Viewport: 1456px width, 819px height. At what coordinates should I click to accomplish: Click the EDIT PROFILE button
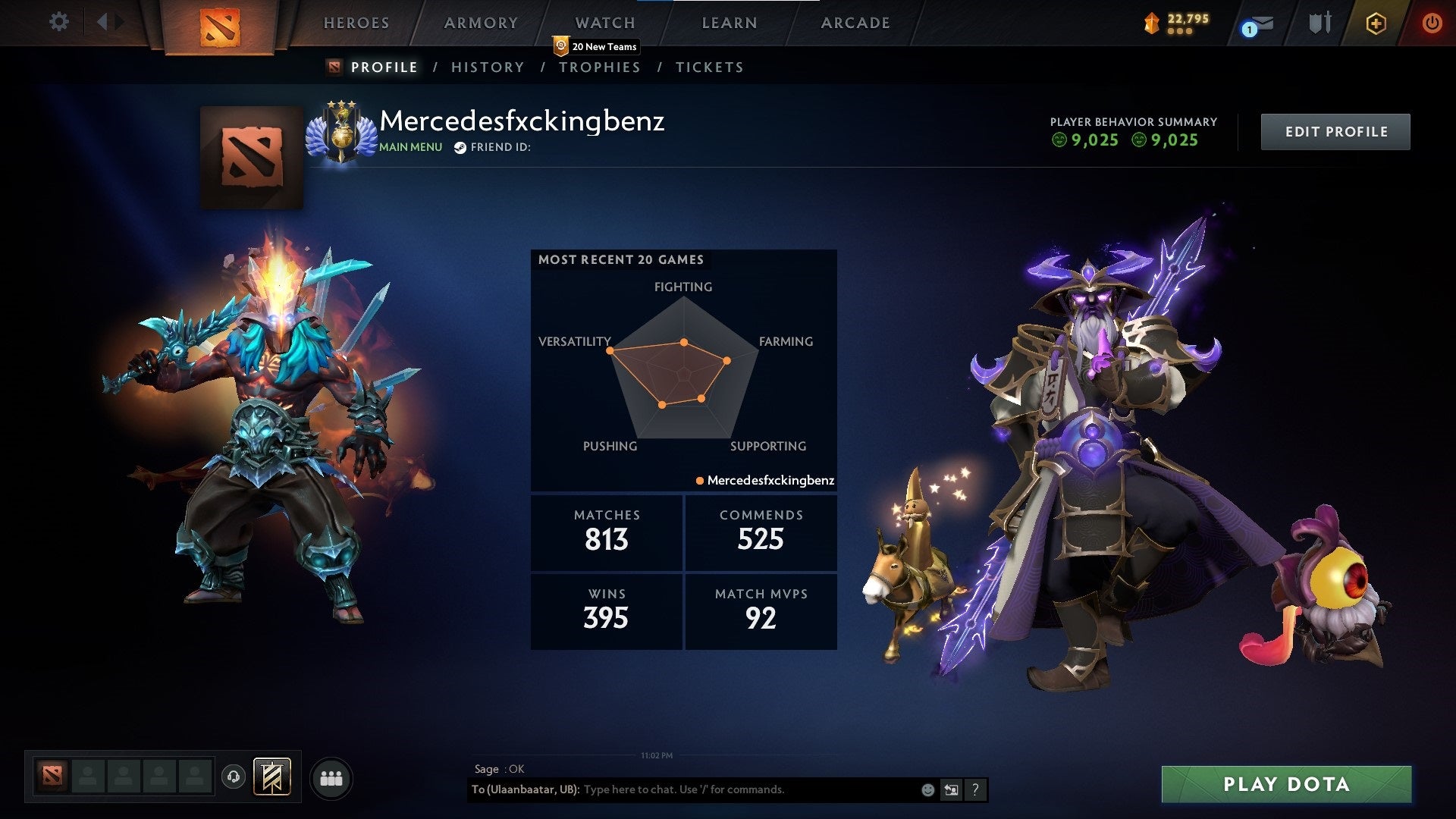click(1335, 131)
